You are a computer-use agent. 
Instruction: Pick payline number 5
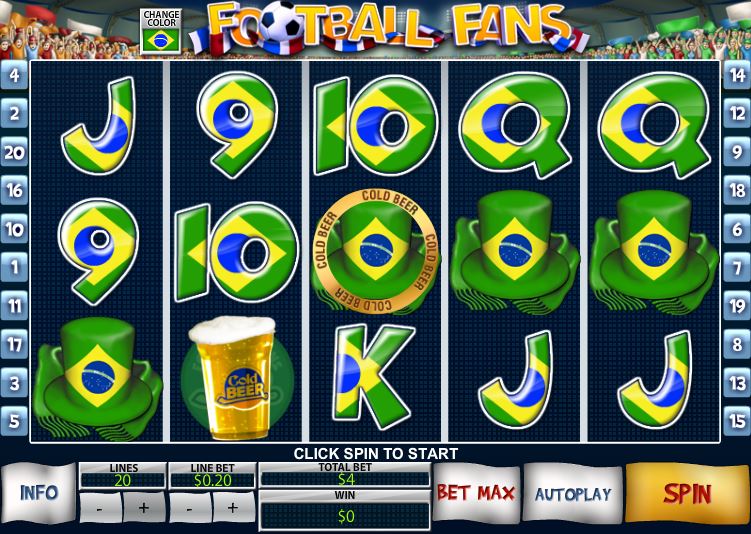click(14, 421)
